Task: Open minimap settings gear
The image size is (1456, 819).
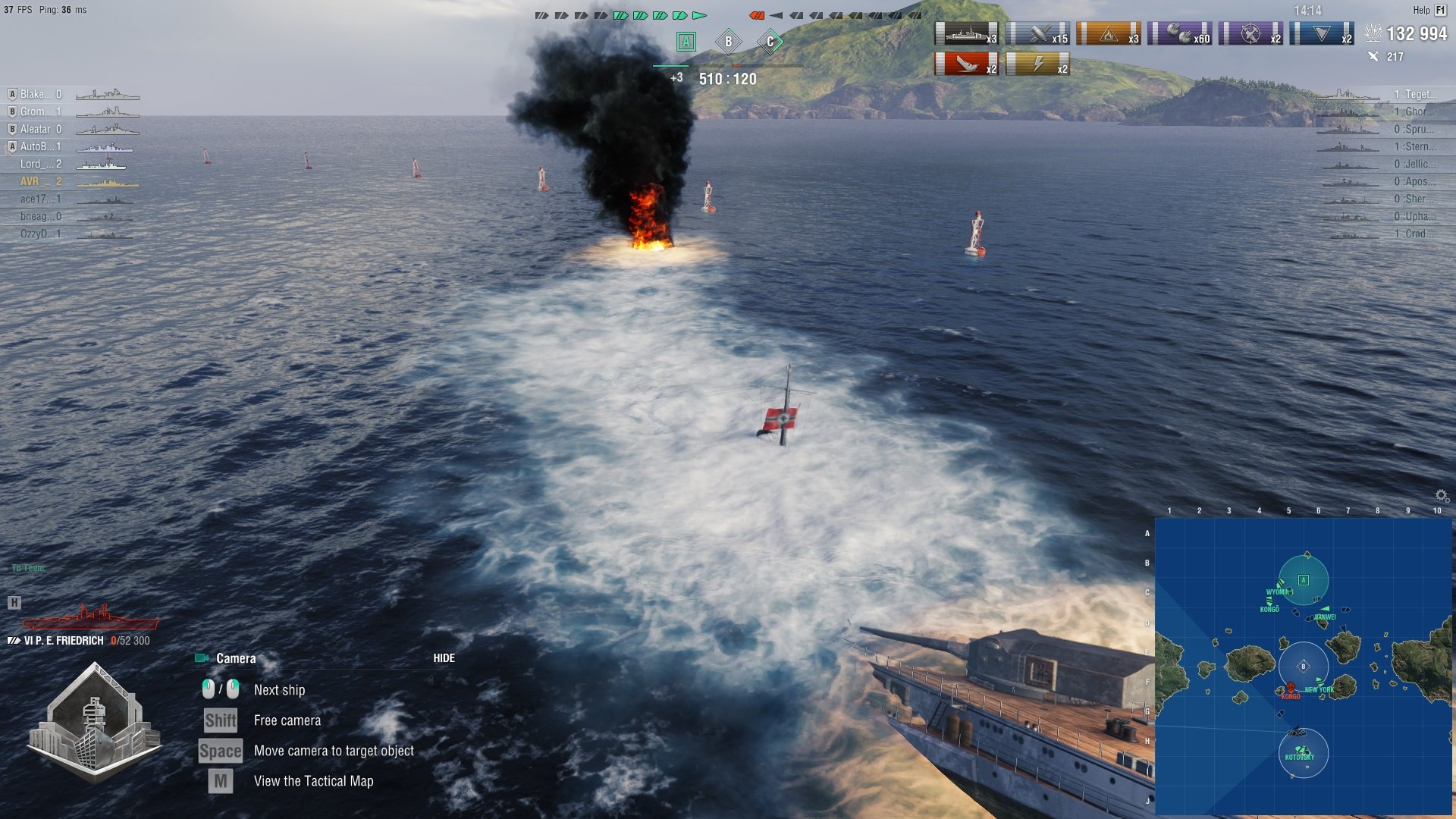Action: click(x=1442, y=496)
